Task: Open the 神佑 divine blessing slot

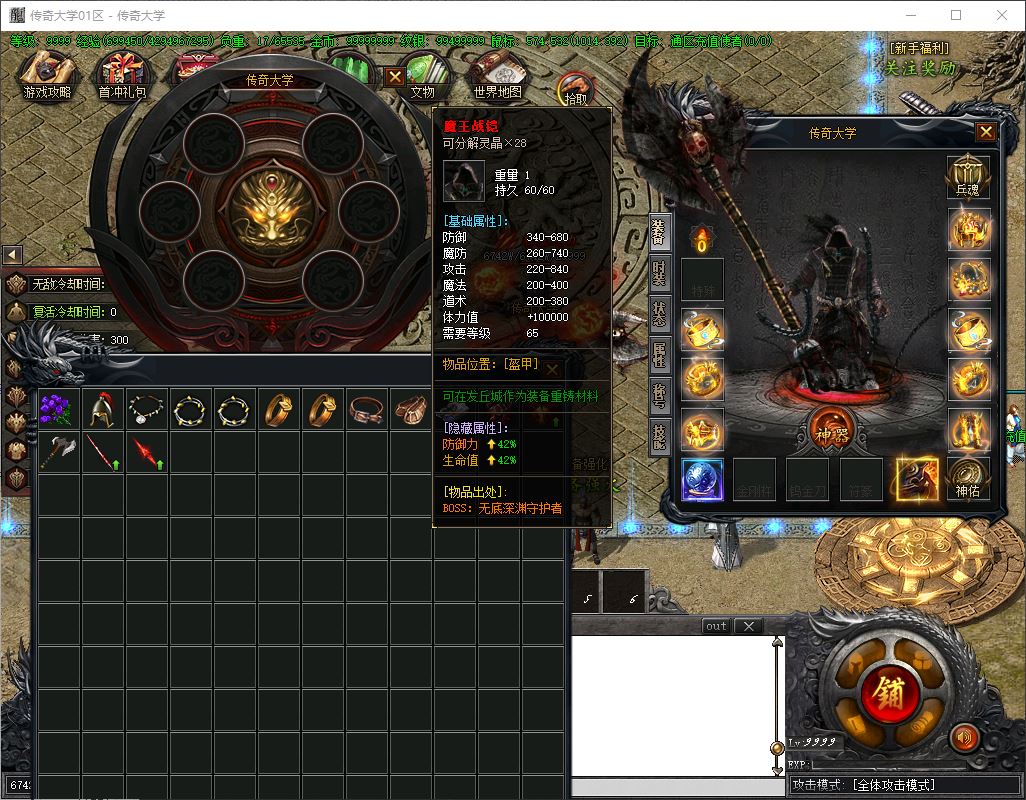Action: [968, 478]
